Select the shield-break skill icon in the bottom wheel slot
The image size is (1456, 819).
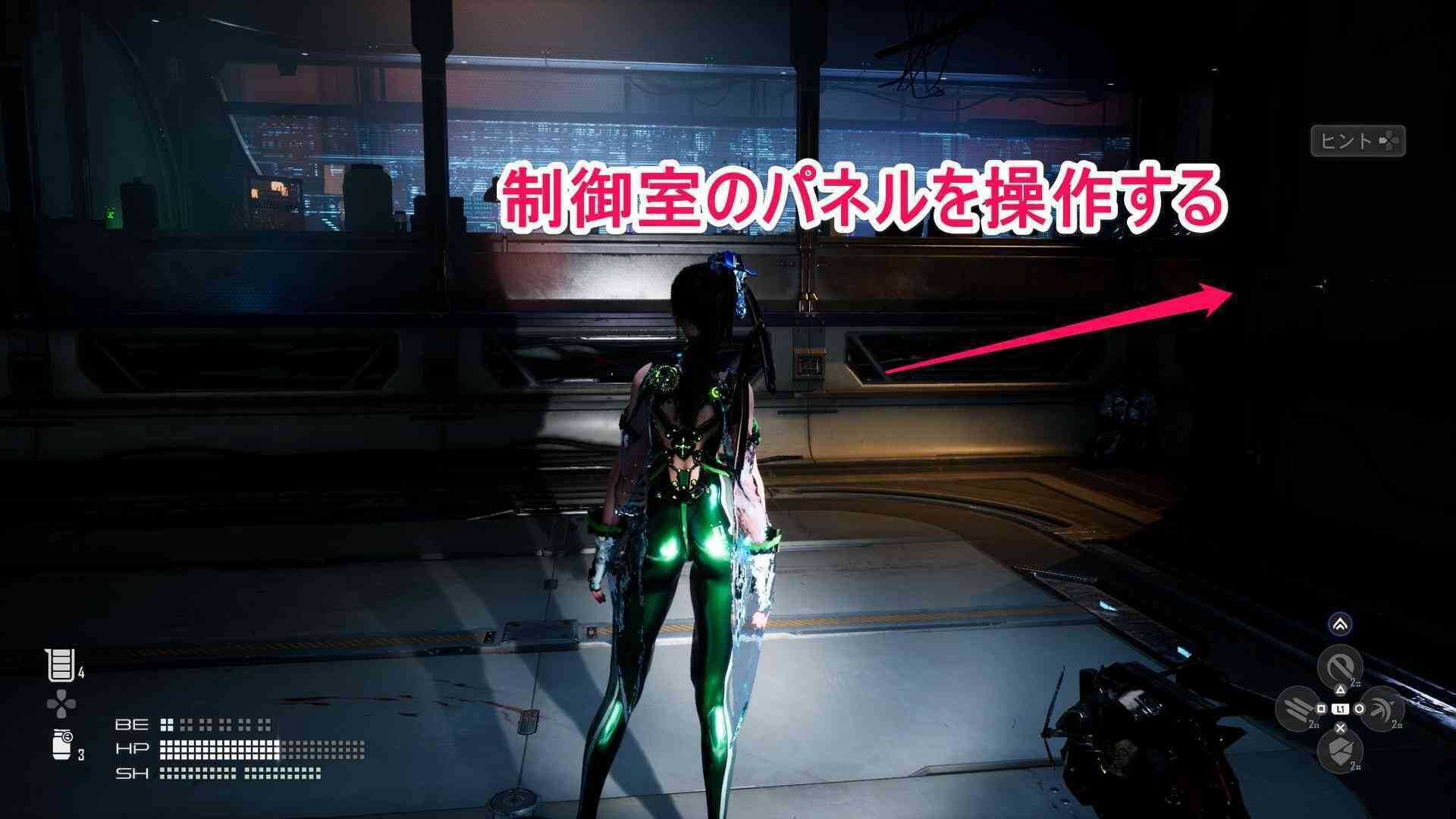tap(1340, 751)
